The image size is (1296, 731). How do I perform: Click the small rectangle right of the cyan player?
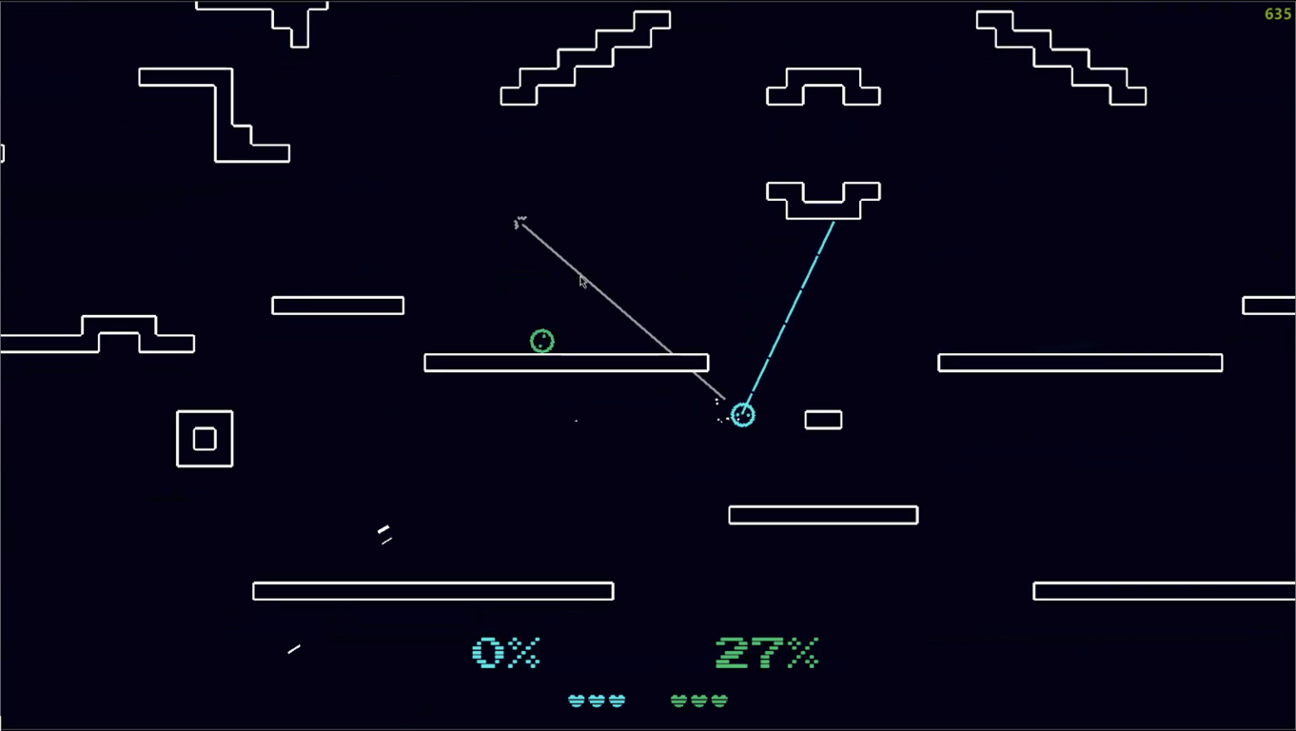[x=823, y=419]
